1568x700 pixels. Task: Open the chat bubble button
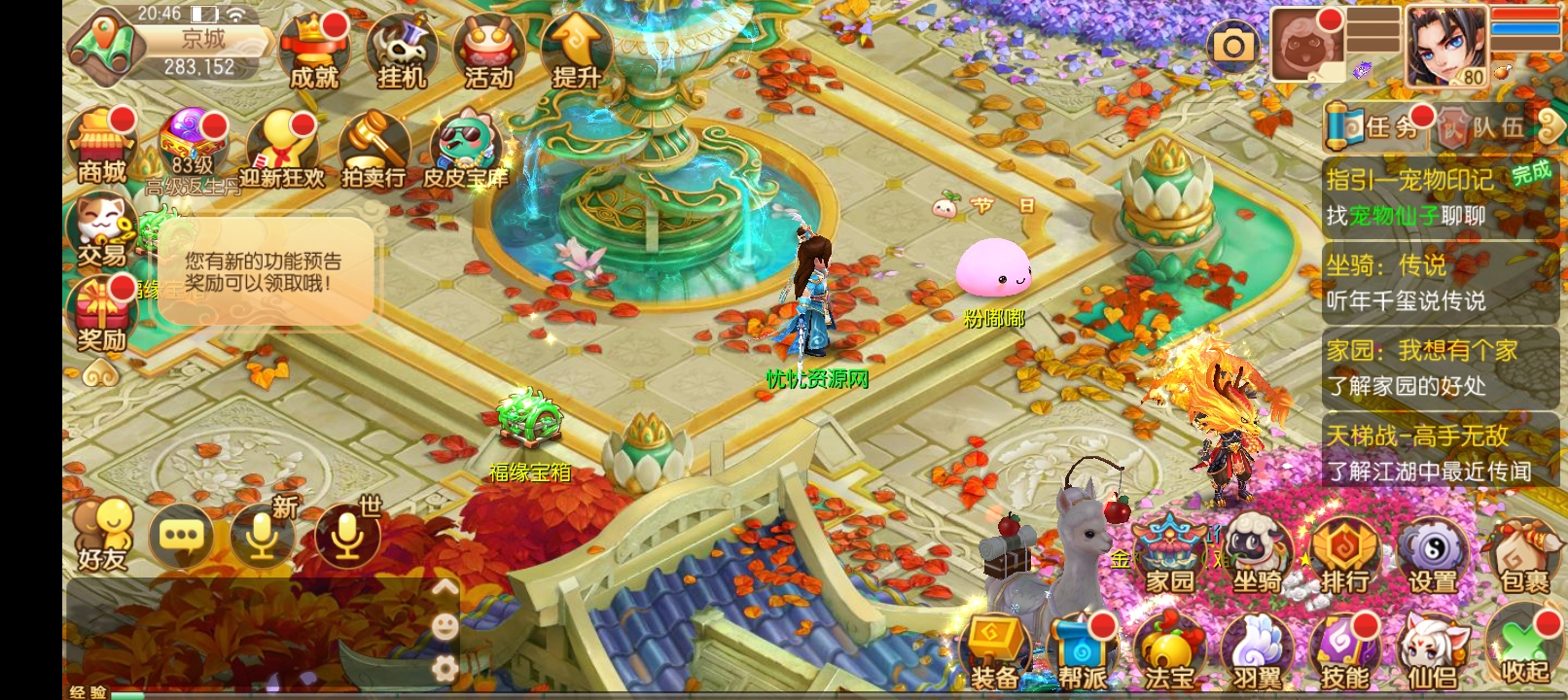click(181, 536)
